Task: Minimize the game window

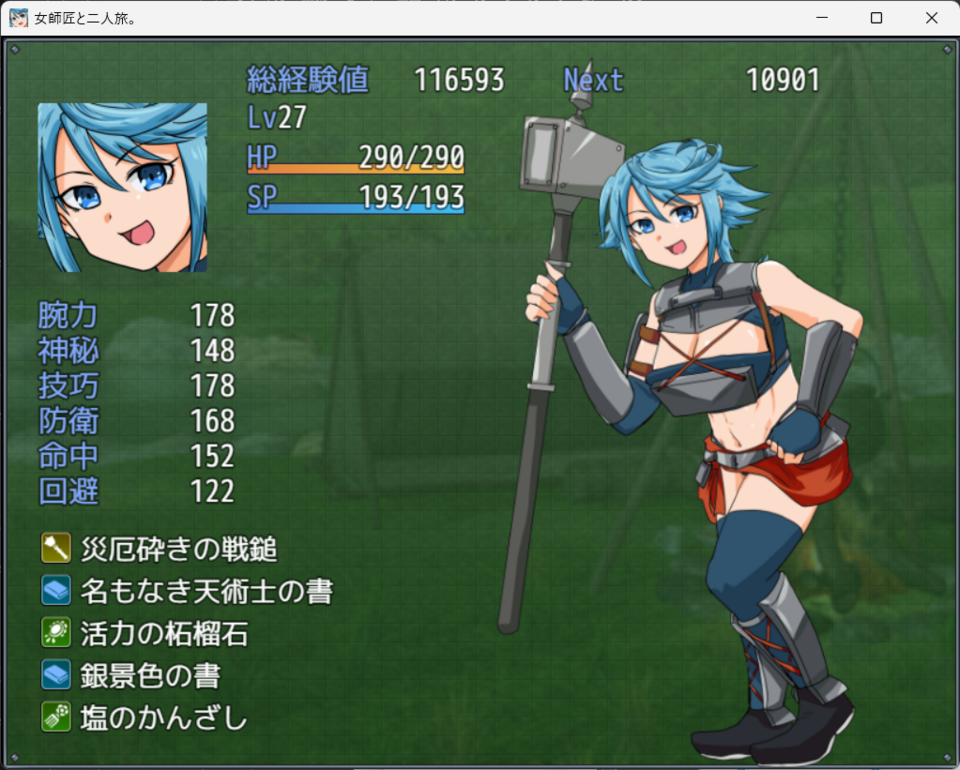Action: (x=821, y=18)
